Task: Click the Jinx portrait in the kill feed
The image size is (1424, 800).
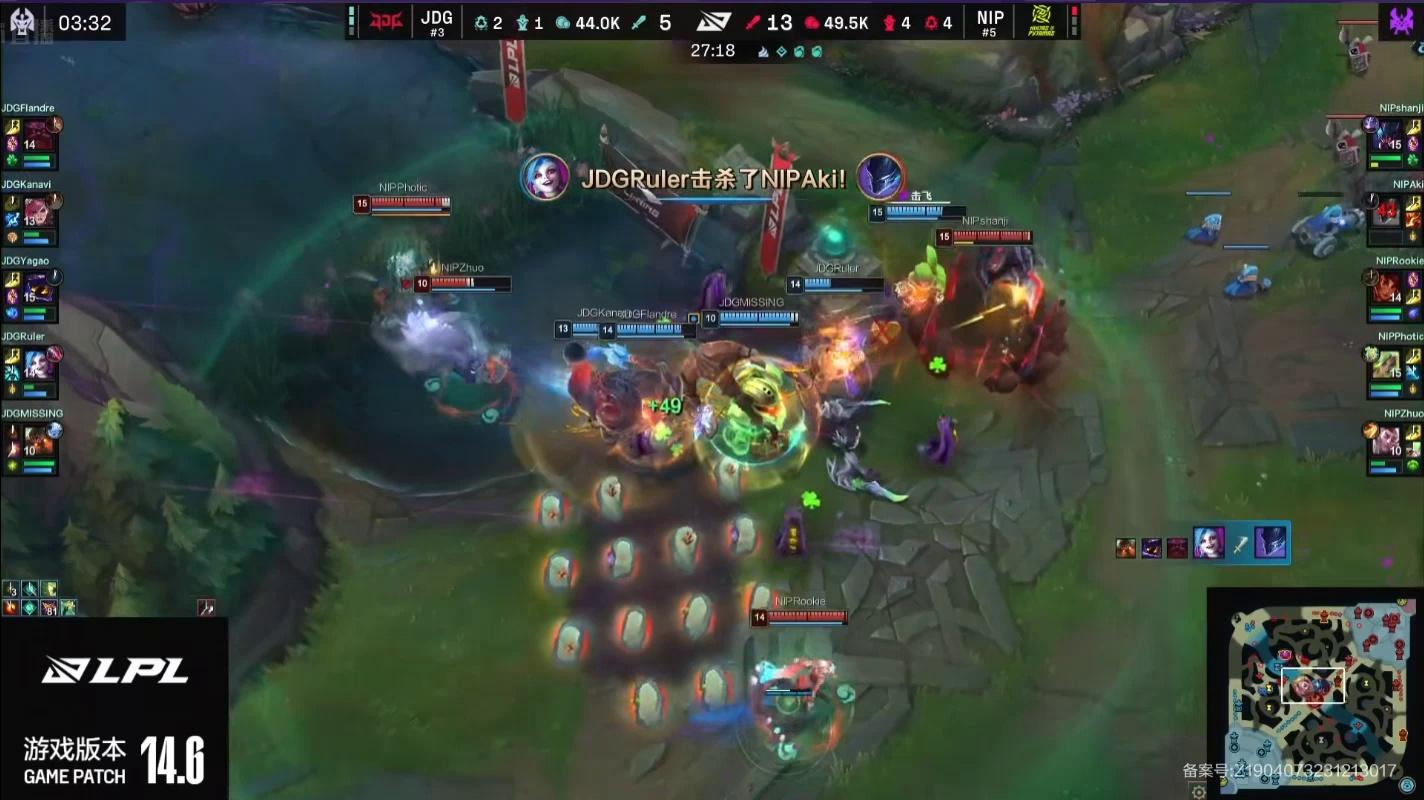Action: click(x=1209, y=543)
